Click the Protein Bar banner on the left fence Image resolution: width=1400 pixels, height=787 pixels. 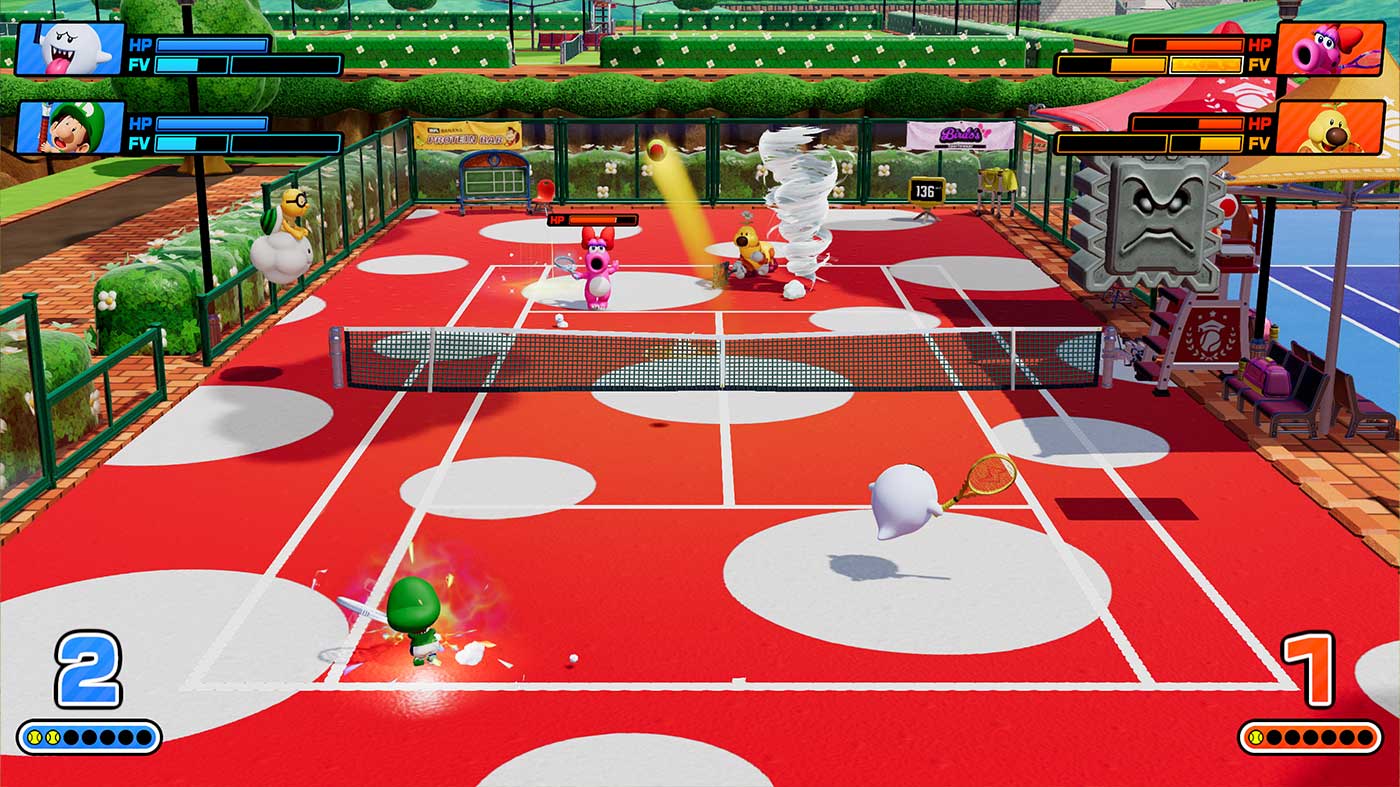[467, 133]
